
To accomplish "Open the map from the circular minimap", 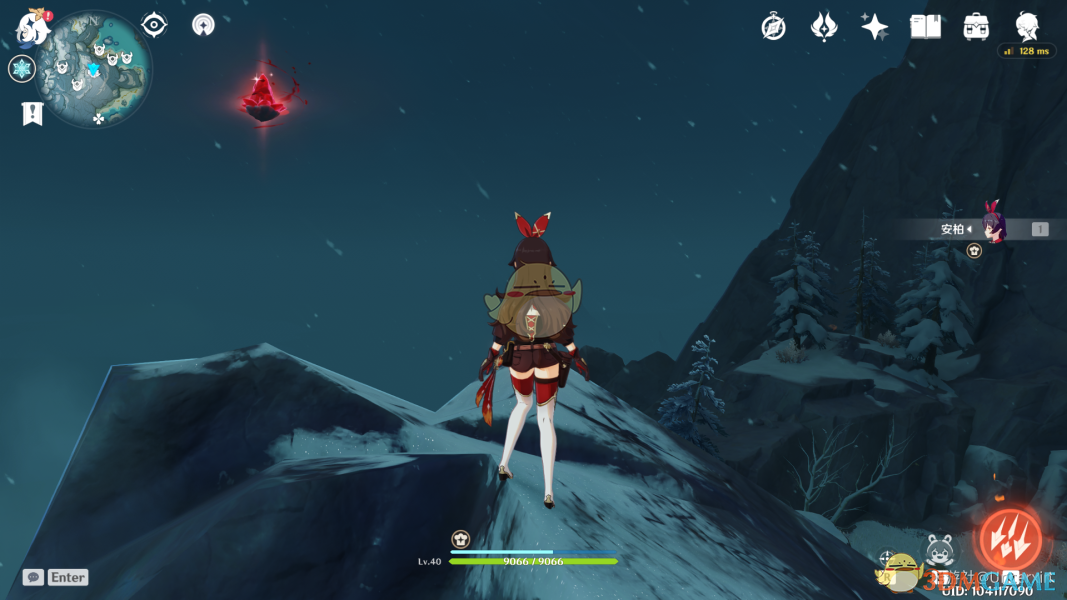I will click(93, 70).
